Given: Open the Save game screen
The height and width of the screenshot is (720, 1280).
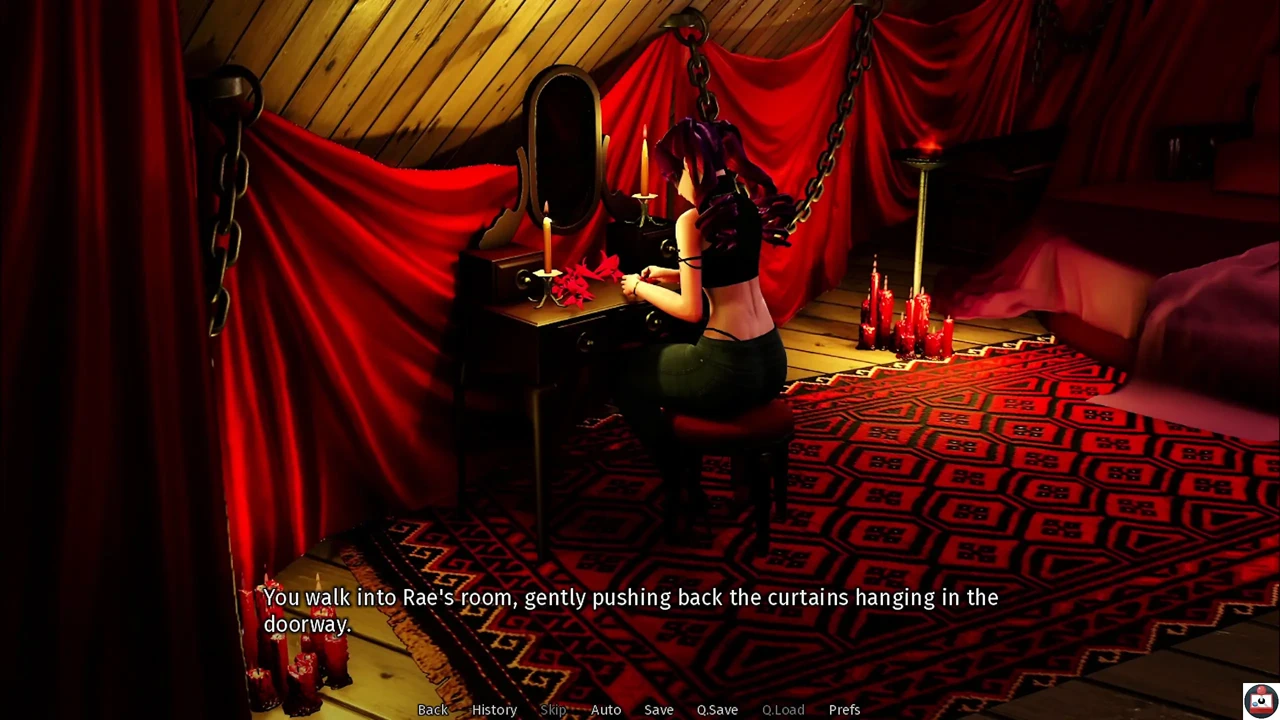Looking at the screenshot, I should coord(658,710).
